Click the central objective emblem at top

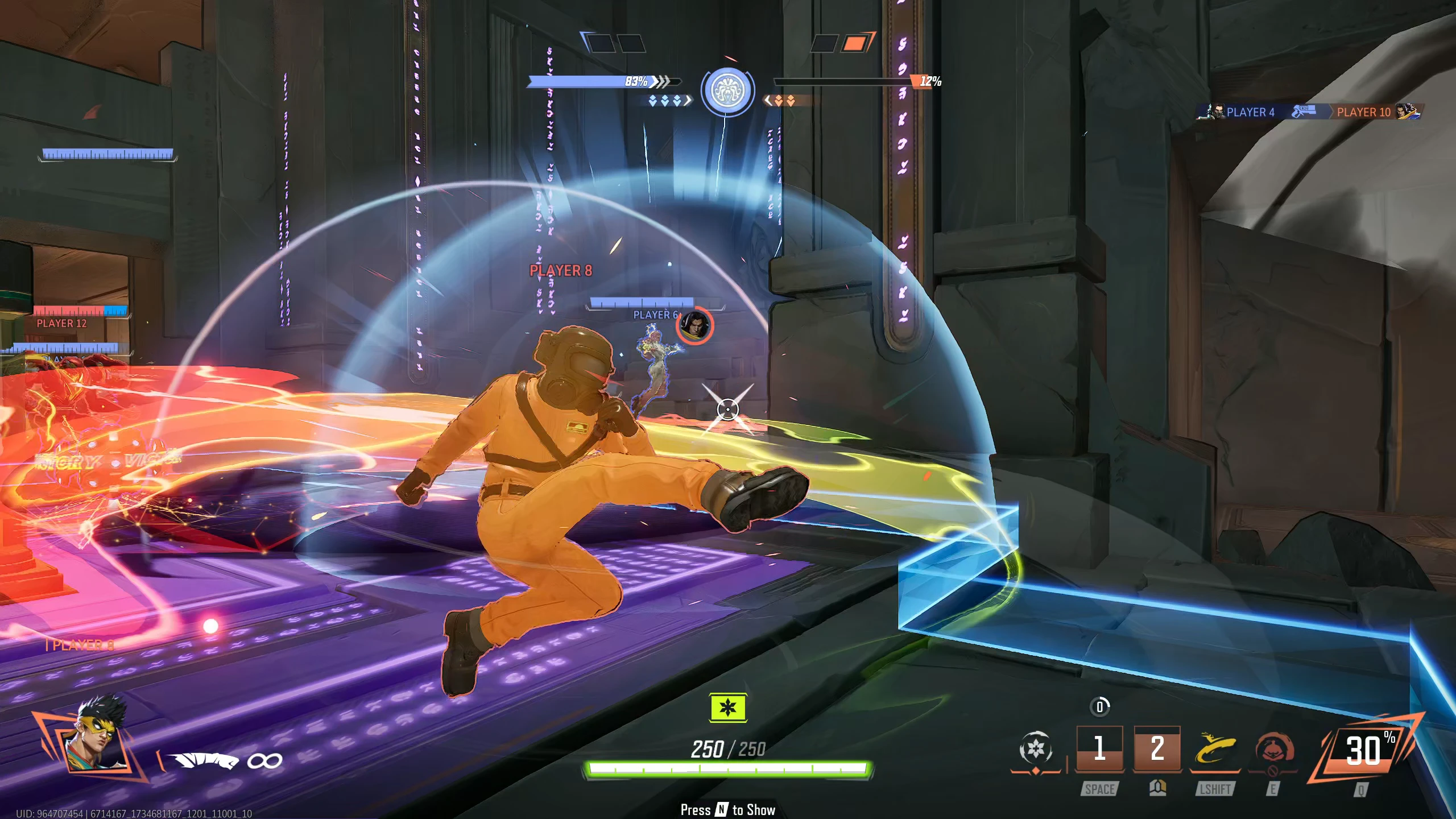[727, 91]
